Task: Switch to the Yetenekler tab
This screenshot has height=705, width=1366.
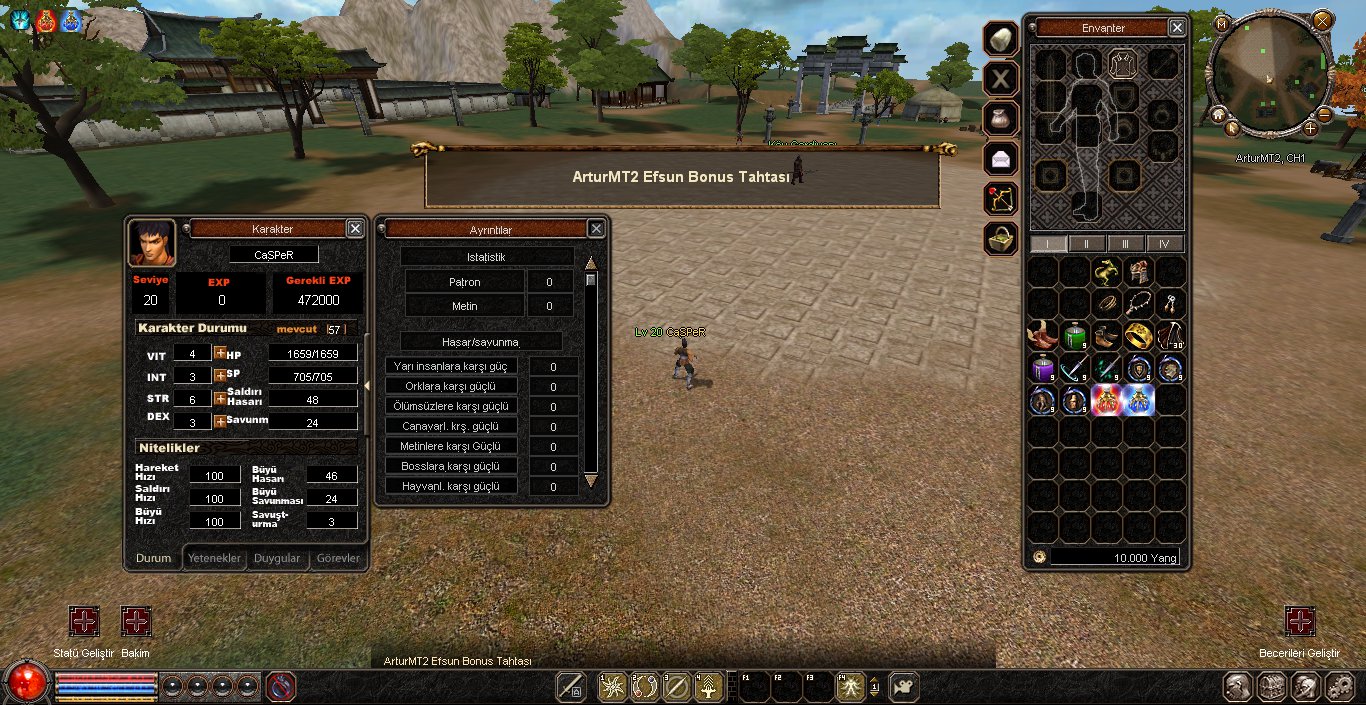Action: coord(215,558)
